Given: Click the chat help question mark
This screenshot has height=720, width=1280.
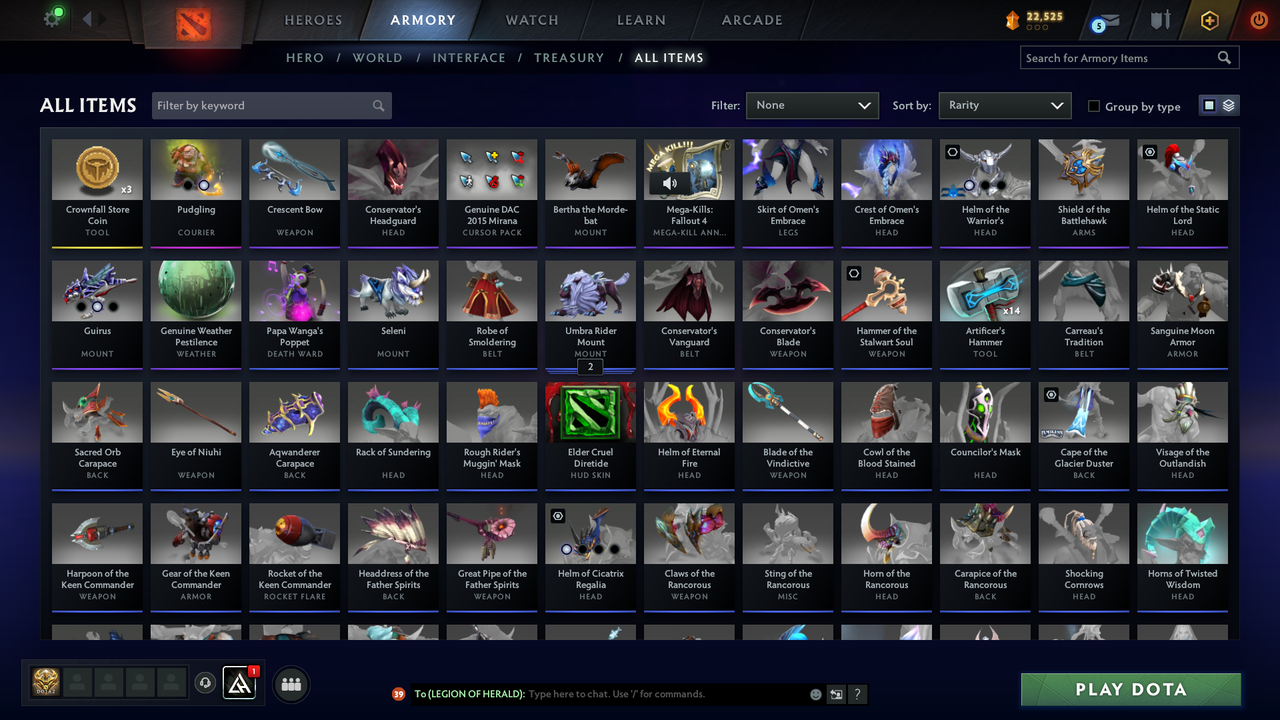Looking at the screenshot, I should [x=857, y=694].
